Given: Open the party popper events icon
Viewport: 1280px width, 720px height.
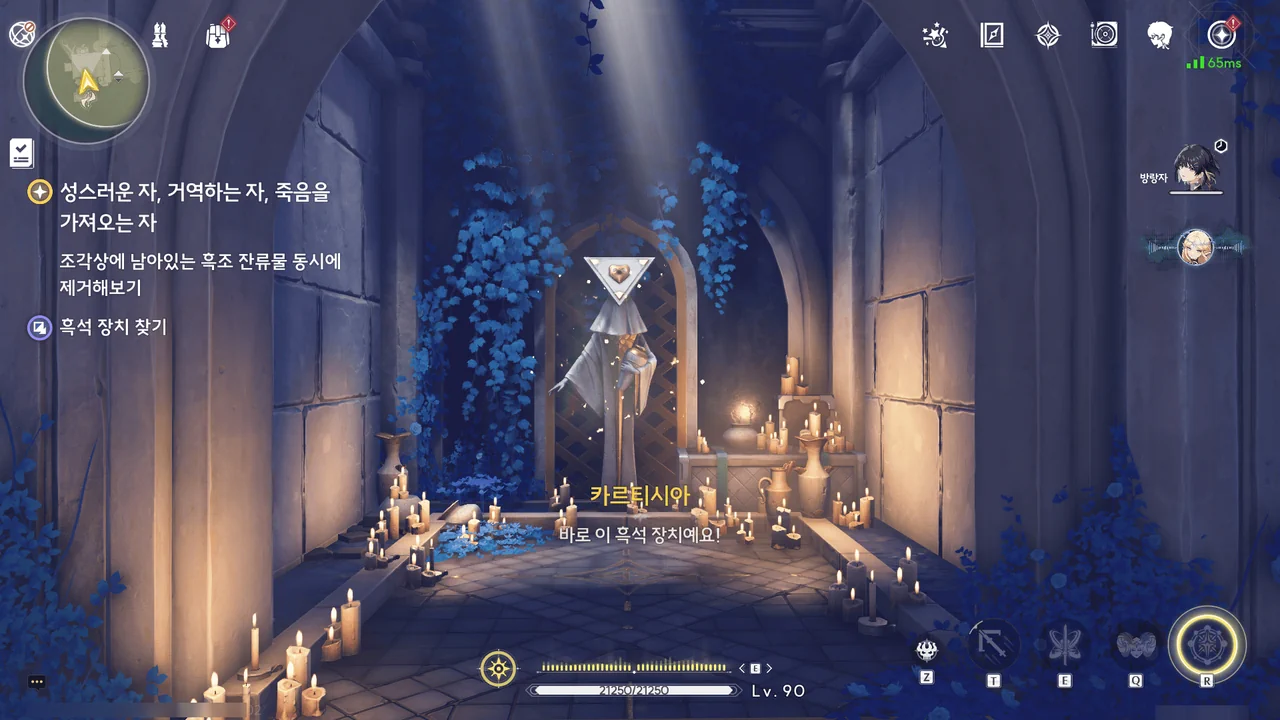Looking at the screenshot, I should tap(935, 36).
